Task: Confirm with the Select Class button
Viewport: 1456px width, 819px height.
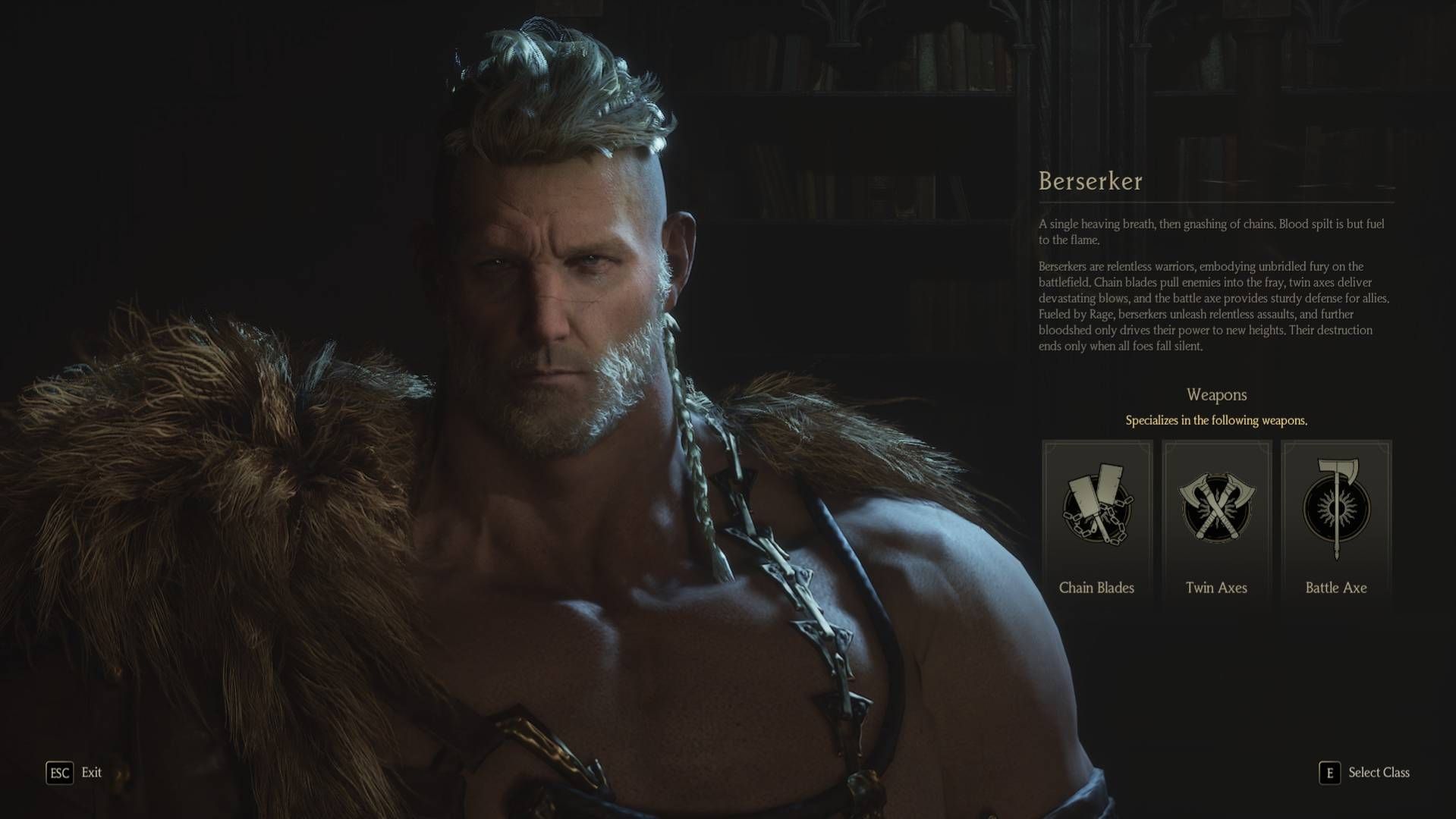Action: [x=1365, y=773]
